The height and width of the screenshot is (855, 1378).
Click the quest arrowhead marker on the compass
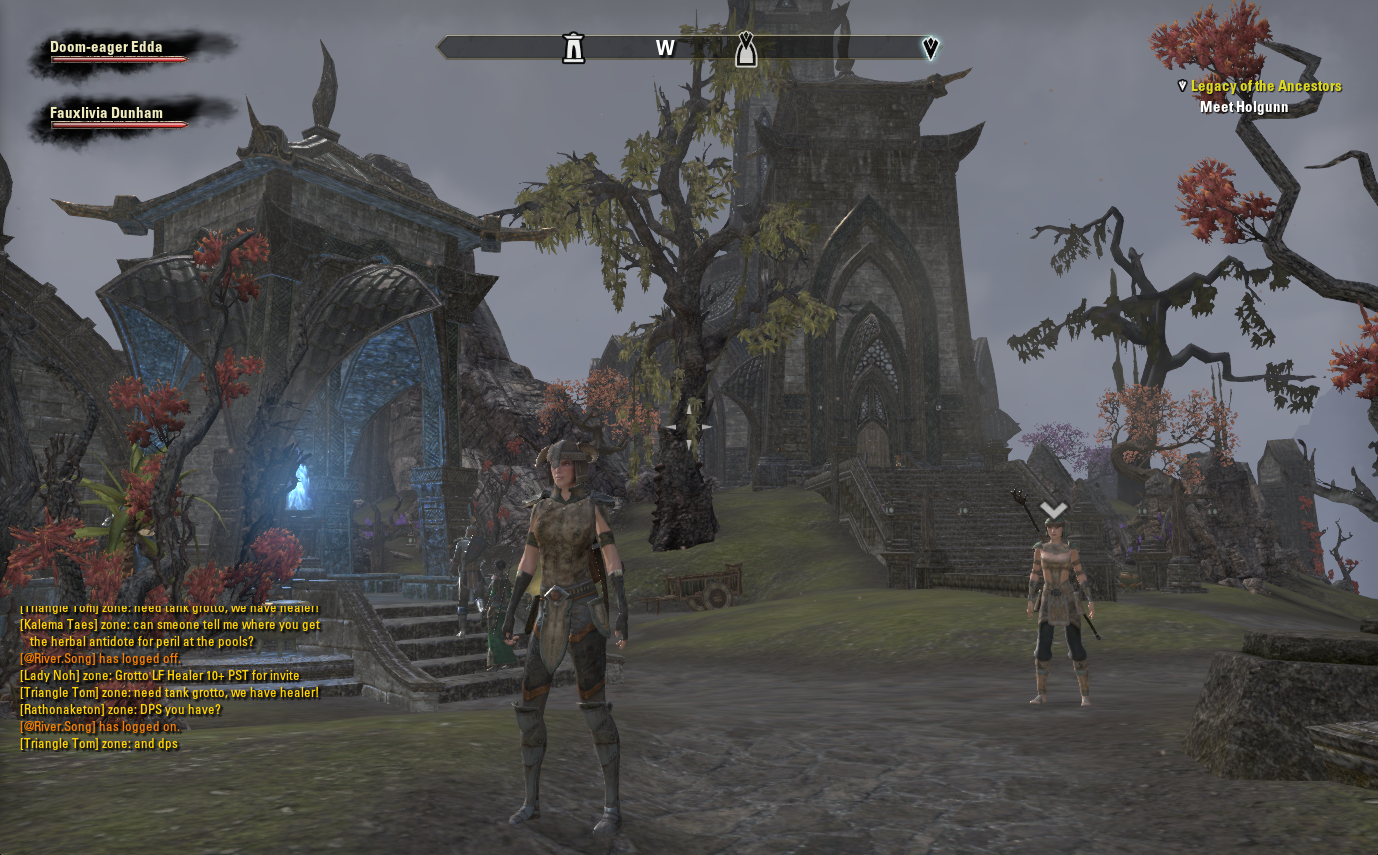(x=931, y=47)
